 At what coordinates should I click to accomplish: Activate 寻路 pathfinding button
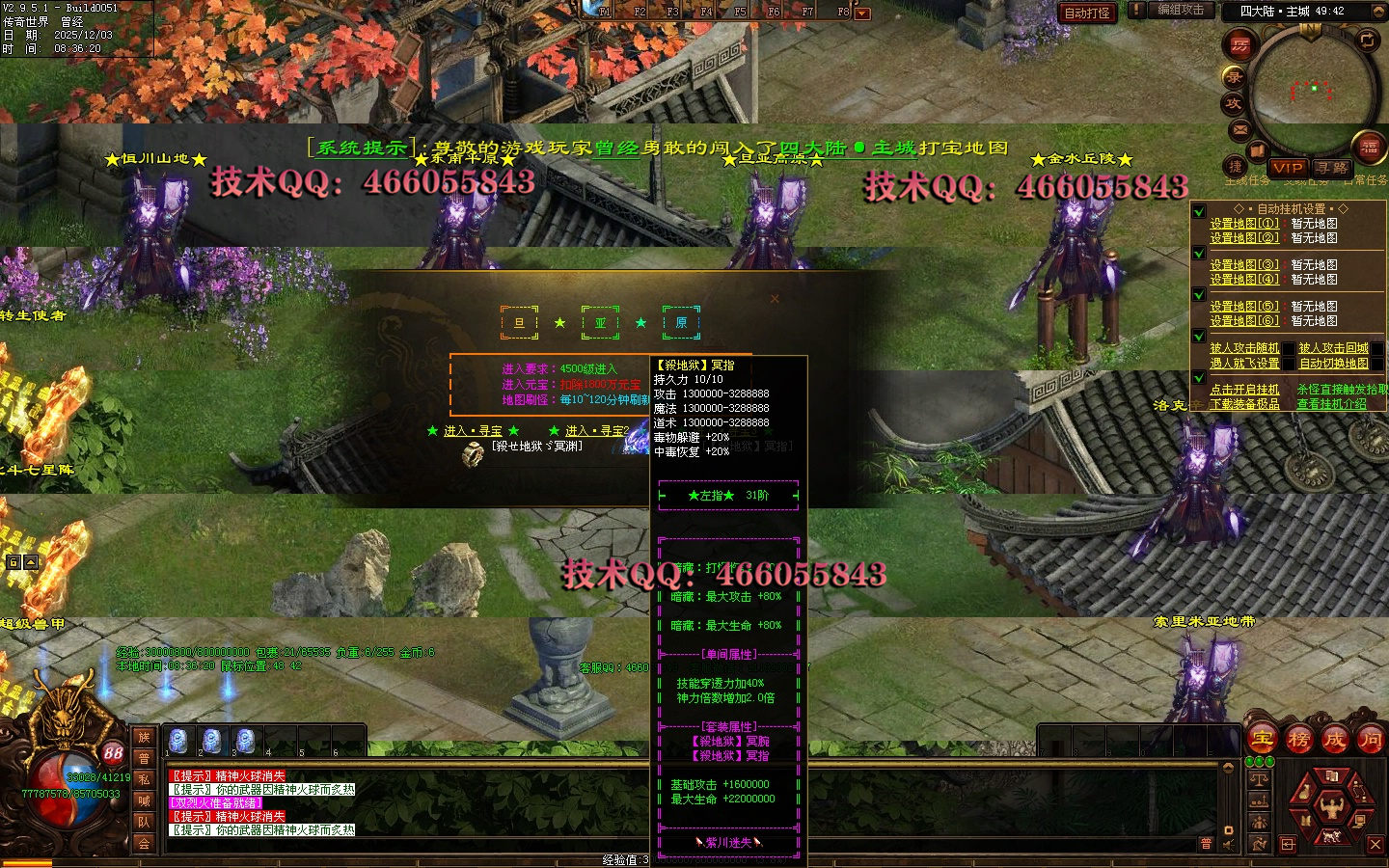tap(1331, 168)
